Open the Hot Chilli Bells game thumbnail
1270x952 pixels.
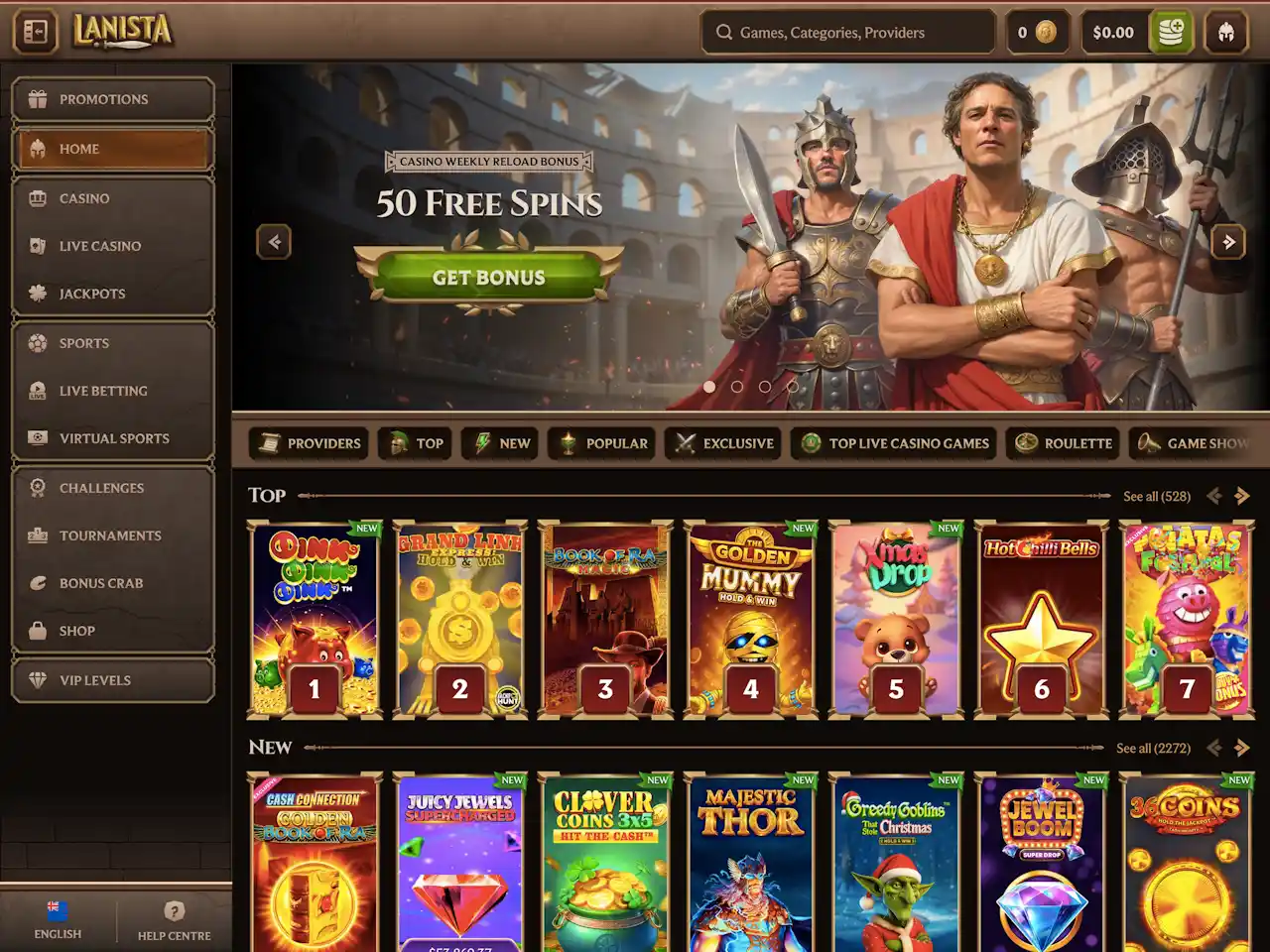click(1041, 619)
